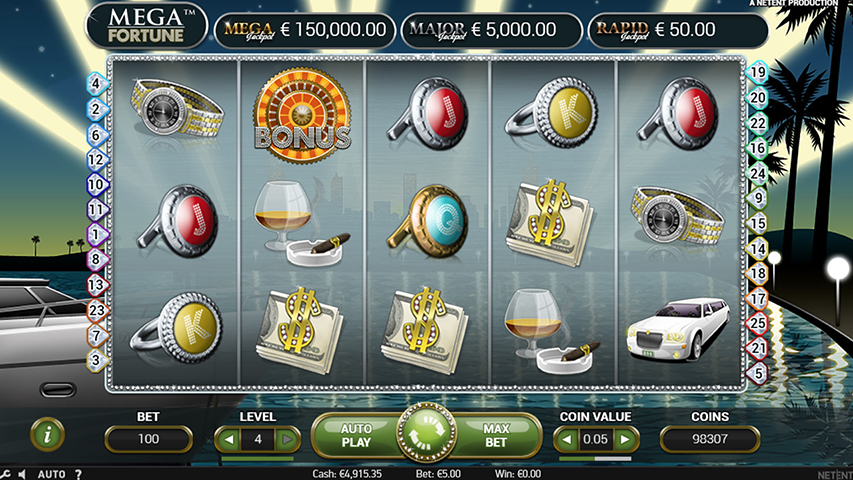The image size is (853, 480).
Task: Increase the bet level
Action: [x=286, y=439]
